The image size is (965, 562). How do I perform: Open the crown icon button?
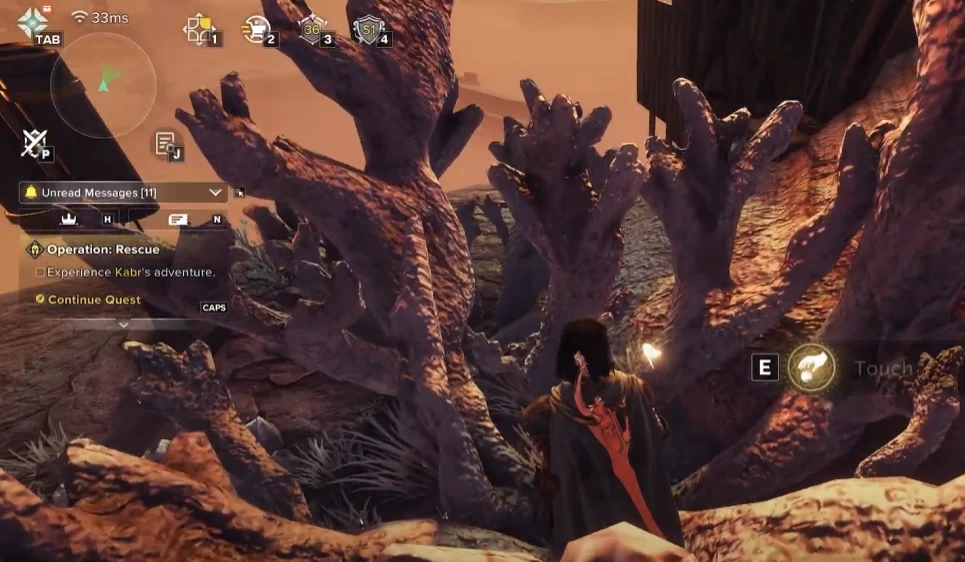click(69, 218)
